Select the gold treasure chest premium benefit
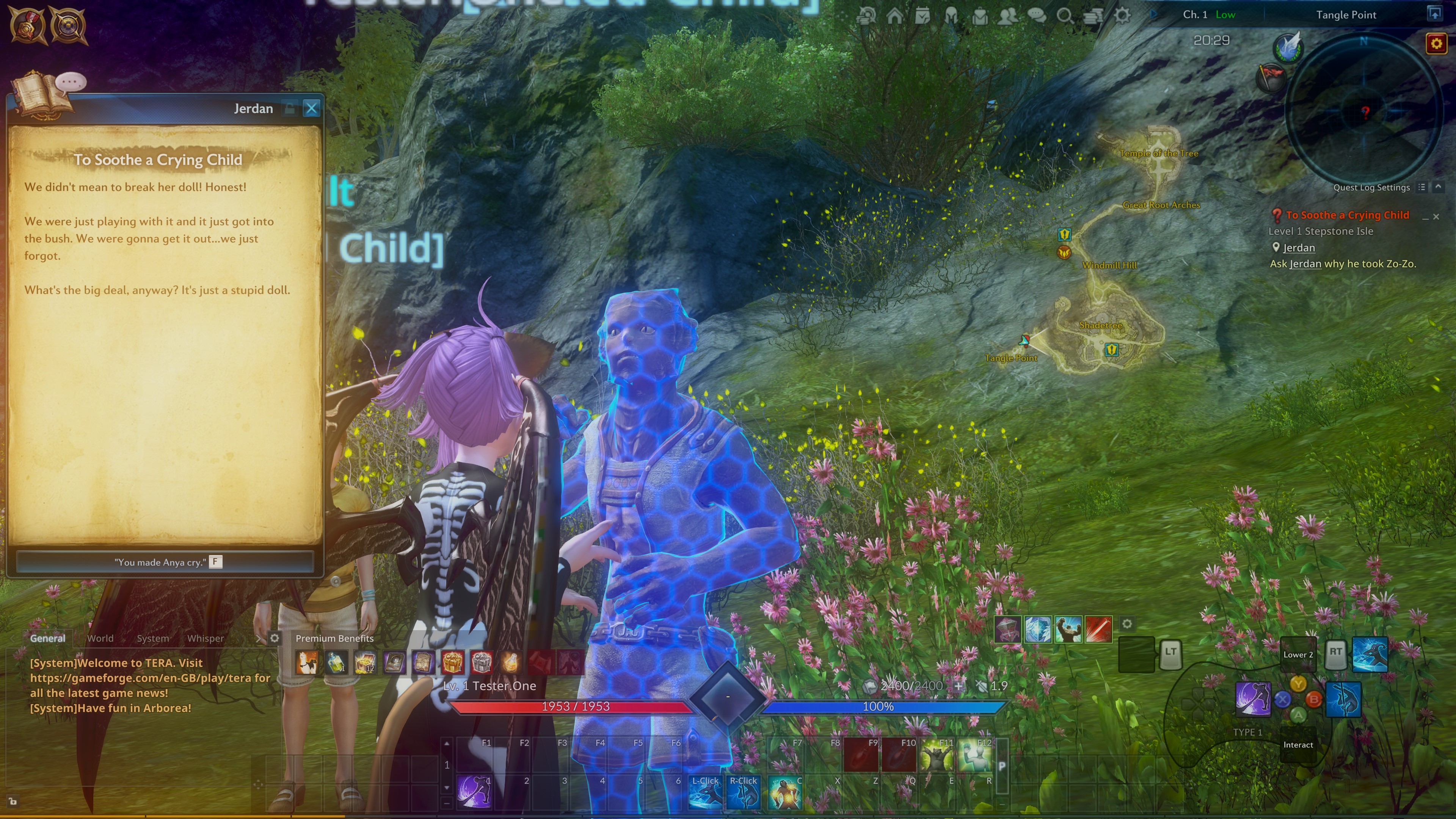The height and width of the screenshot is (819, 1456). tap(365, 662)
